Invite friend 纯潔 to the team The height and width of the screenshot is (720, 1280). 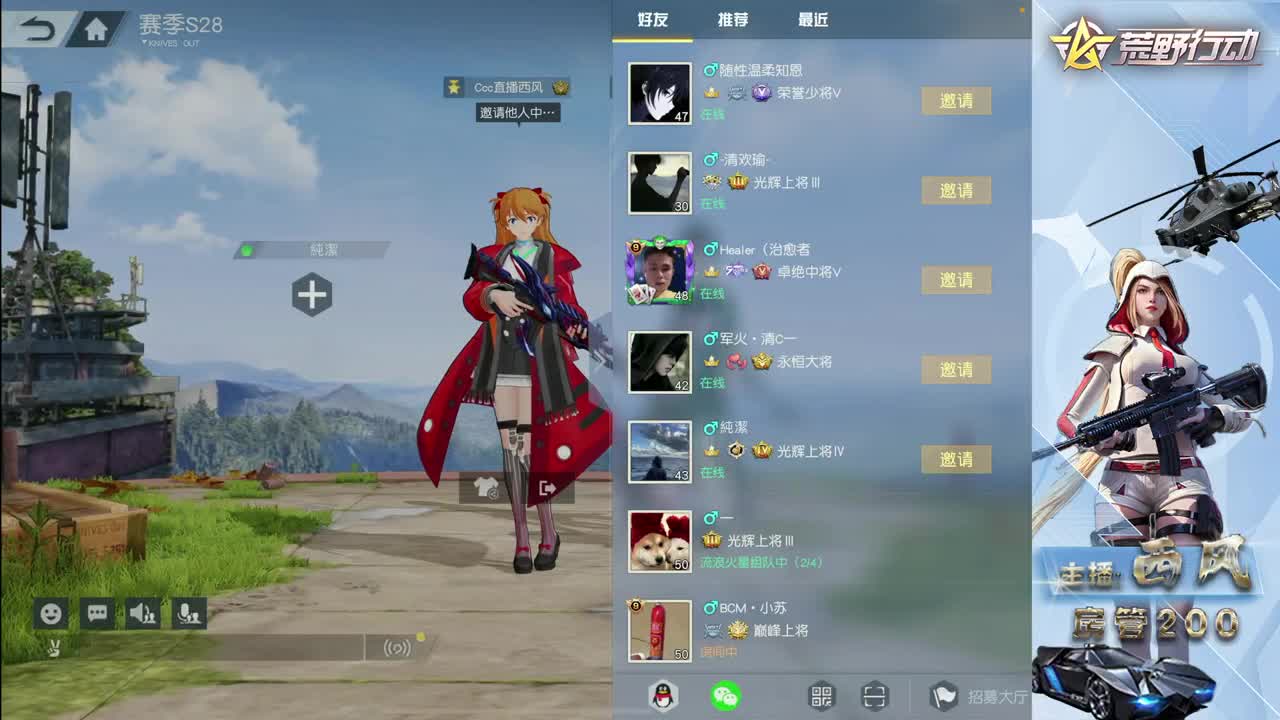[x=957, y=460]
